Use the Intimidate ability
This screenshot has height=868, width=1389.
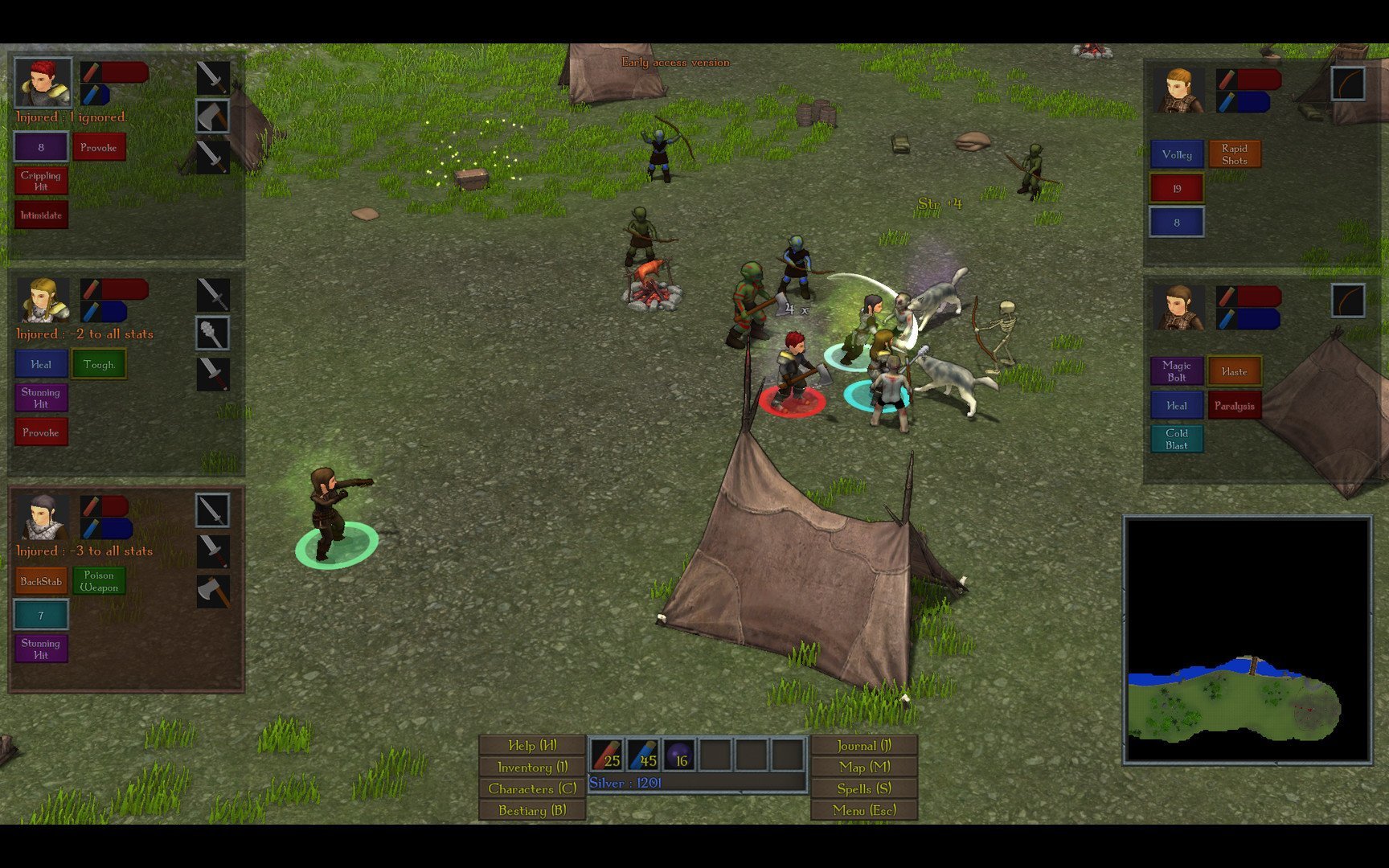click(x=41, y=215)
